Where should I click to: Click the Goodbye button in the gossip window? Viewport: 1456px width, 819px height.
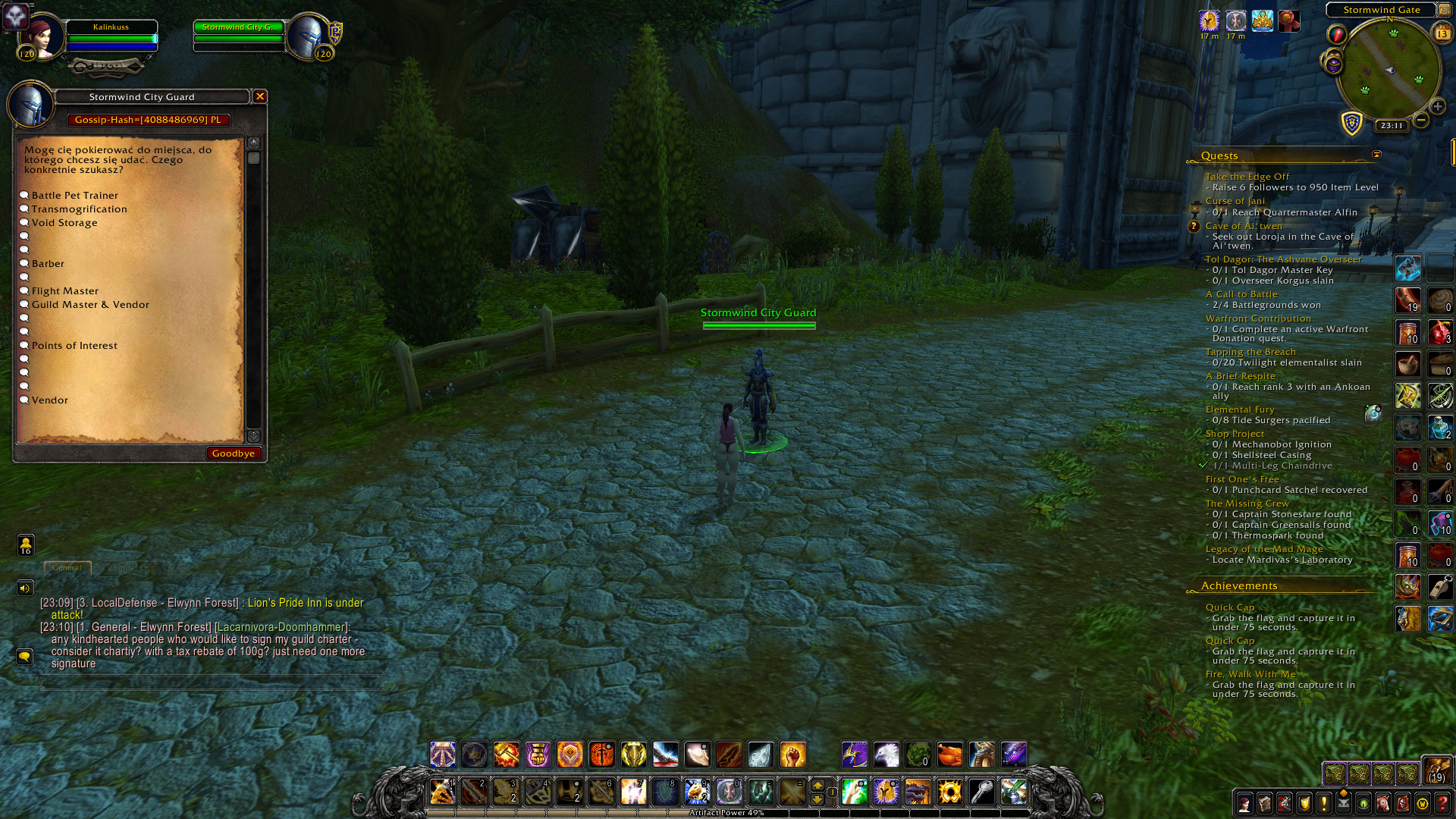(234, 453)
